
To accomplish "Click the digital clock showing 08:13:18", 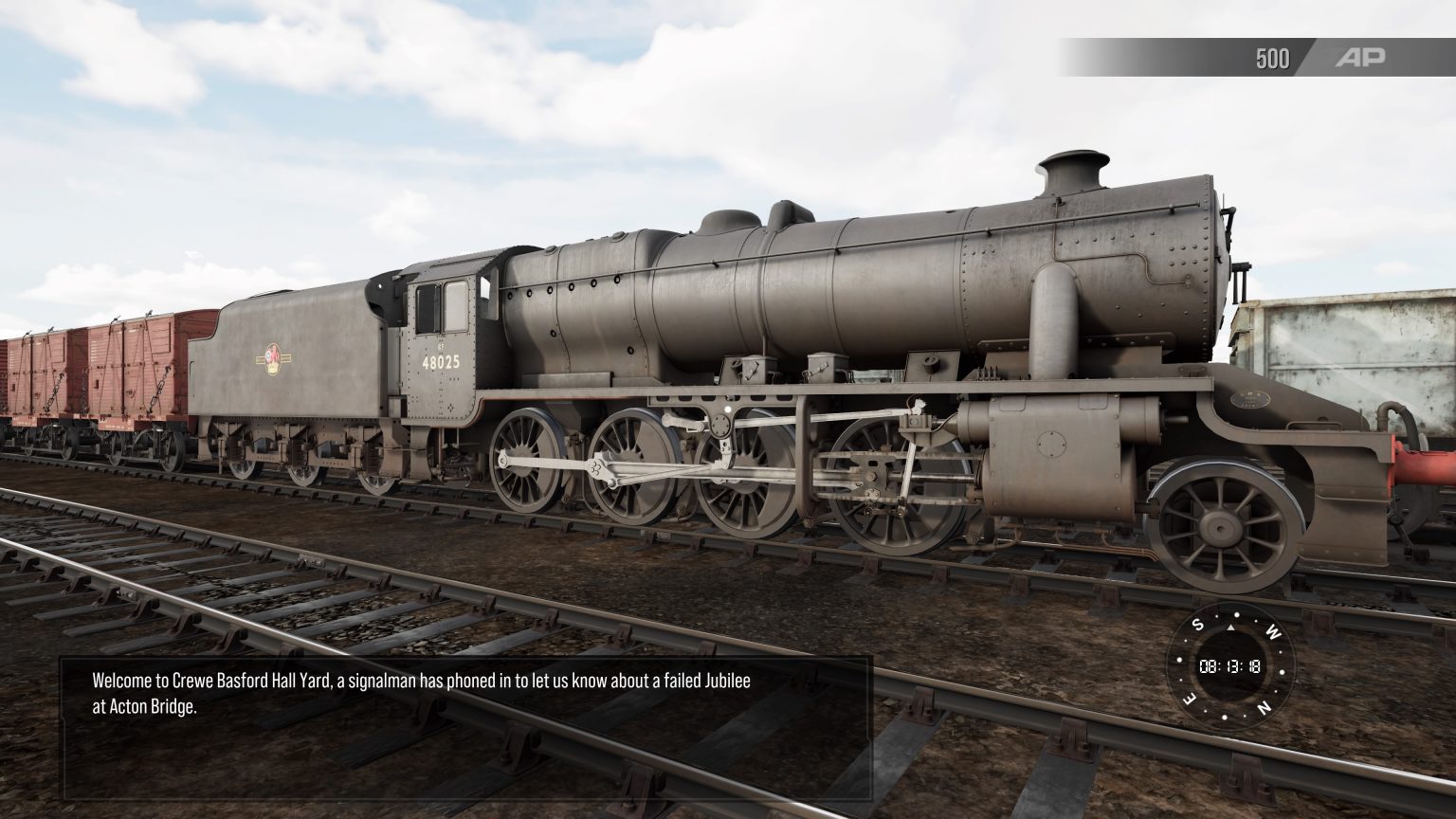I will (x=1229, y=666).
